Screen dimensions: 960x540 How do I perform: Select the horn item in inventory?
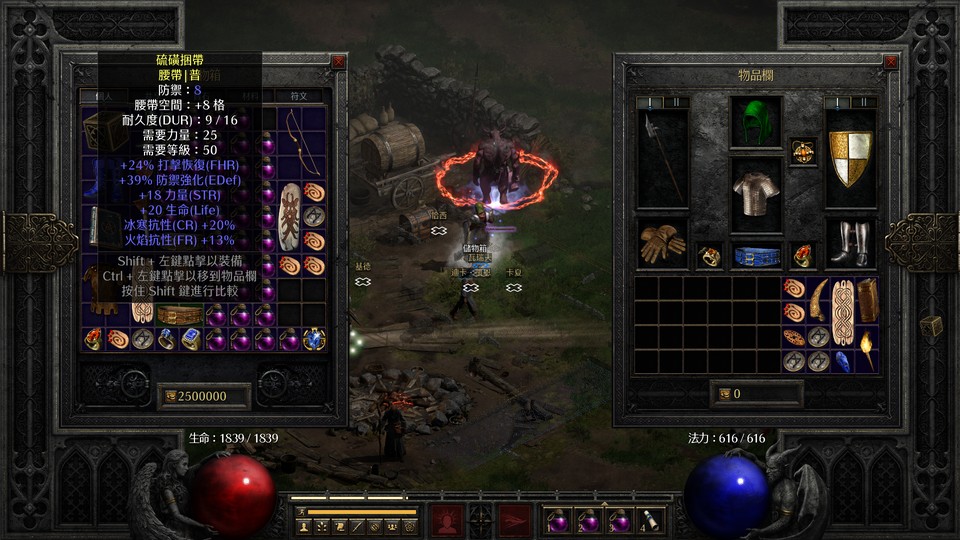tap(818, 297)
